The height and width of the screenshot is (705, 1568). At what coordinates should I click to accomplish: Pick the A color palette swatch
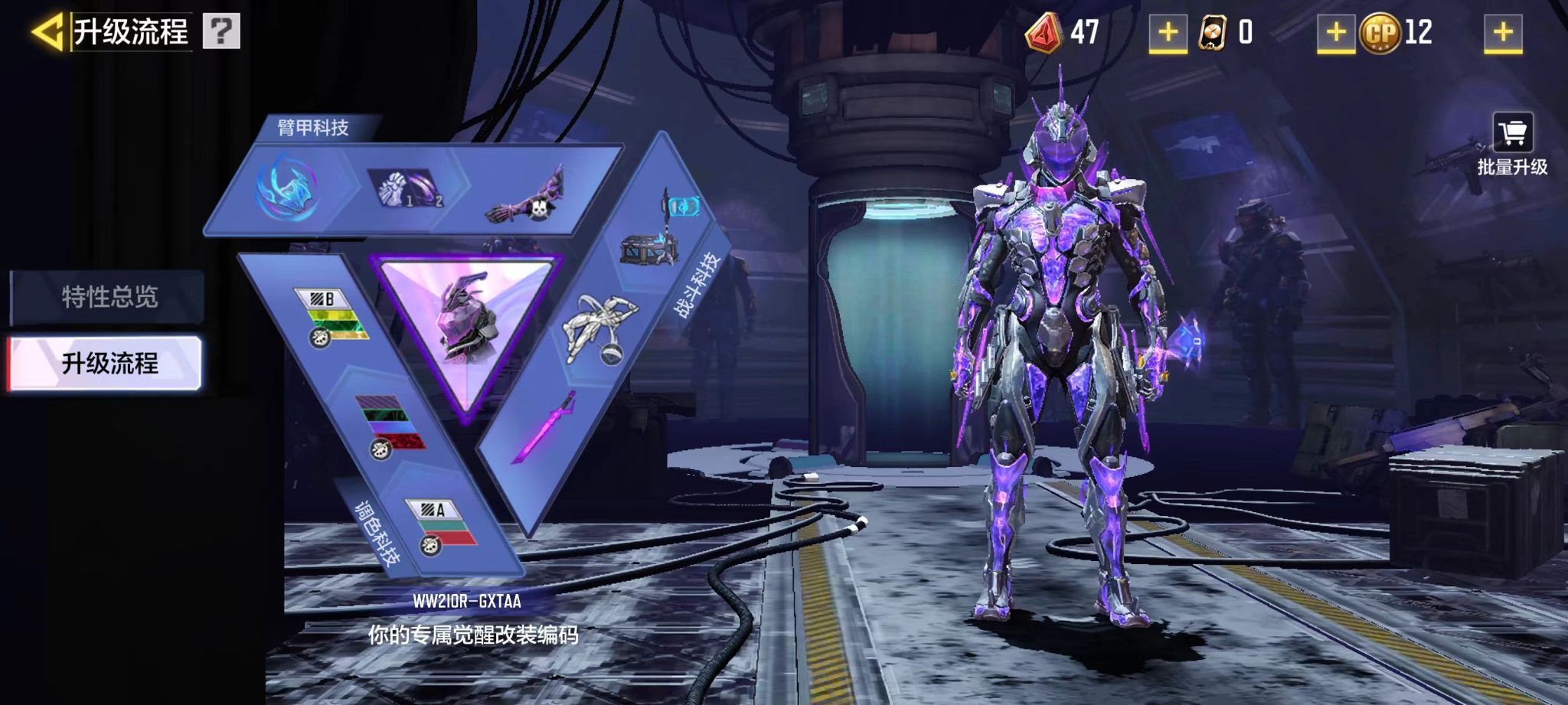pyautogui.click(x=444, y=525)
